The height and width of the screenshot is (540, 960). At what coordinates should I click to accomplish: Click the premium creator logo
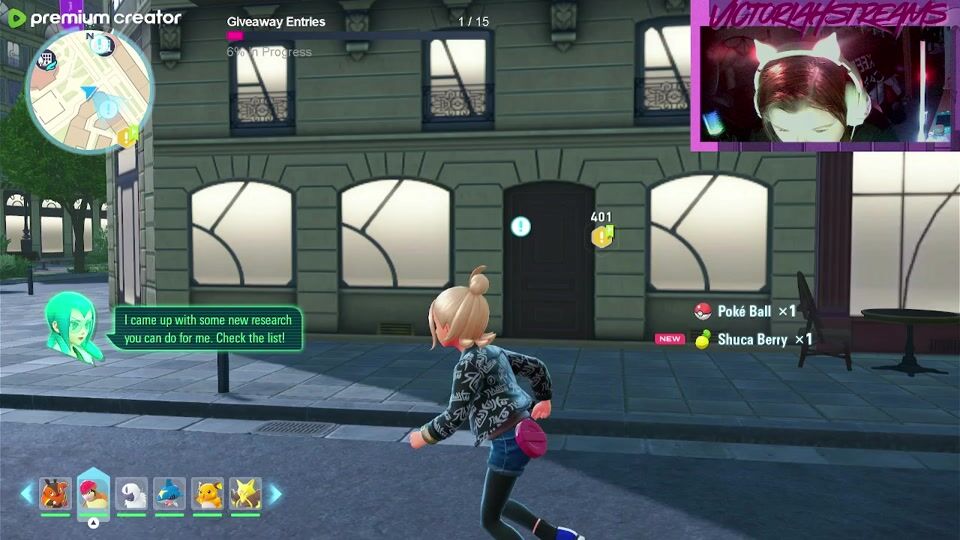point(94,18)
